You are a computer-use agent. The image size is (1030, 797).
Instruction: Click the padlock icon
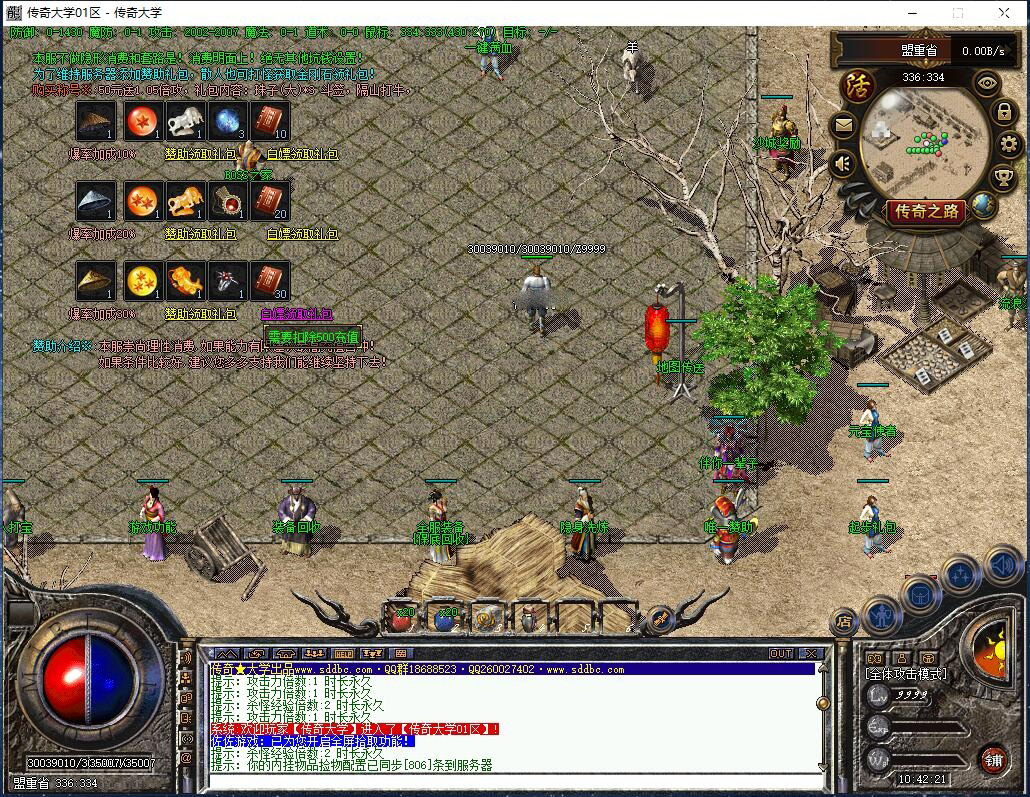click(1004, 112)
